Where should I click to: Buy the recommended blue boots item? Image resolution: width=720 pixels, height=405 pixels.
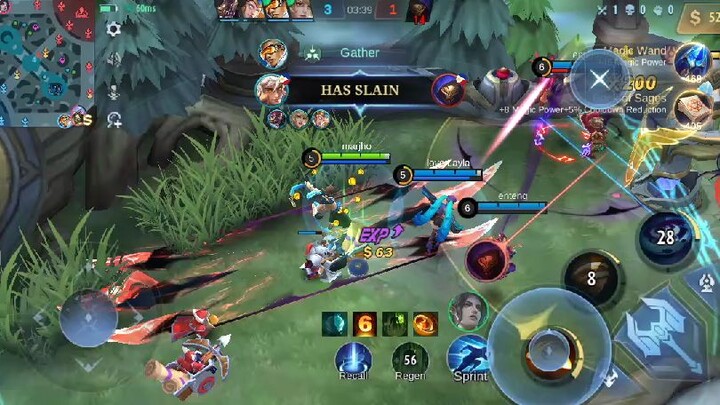click(x=691, y=64)
